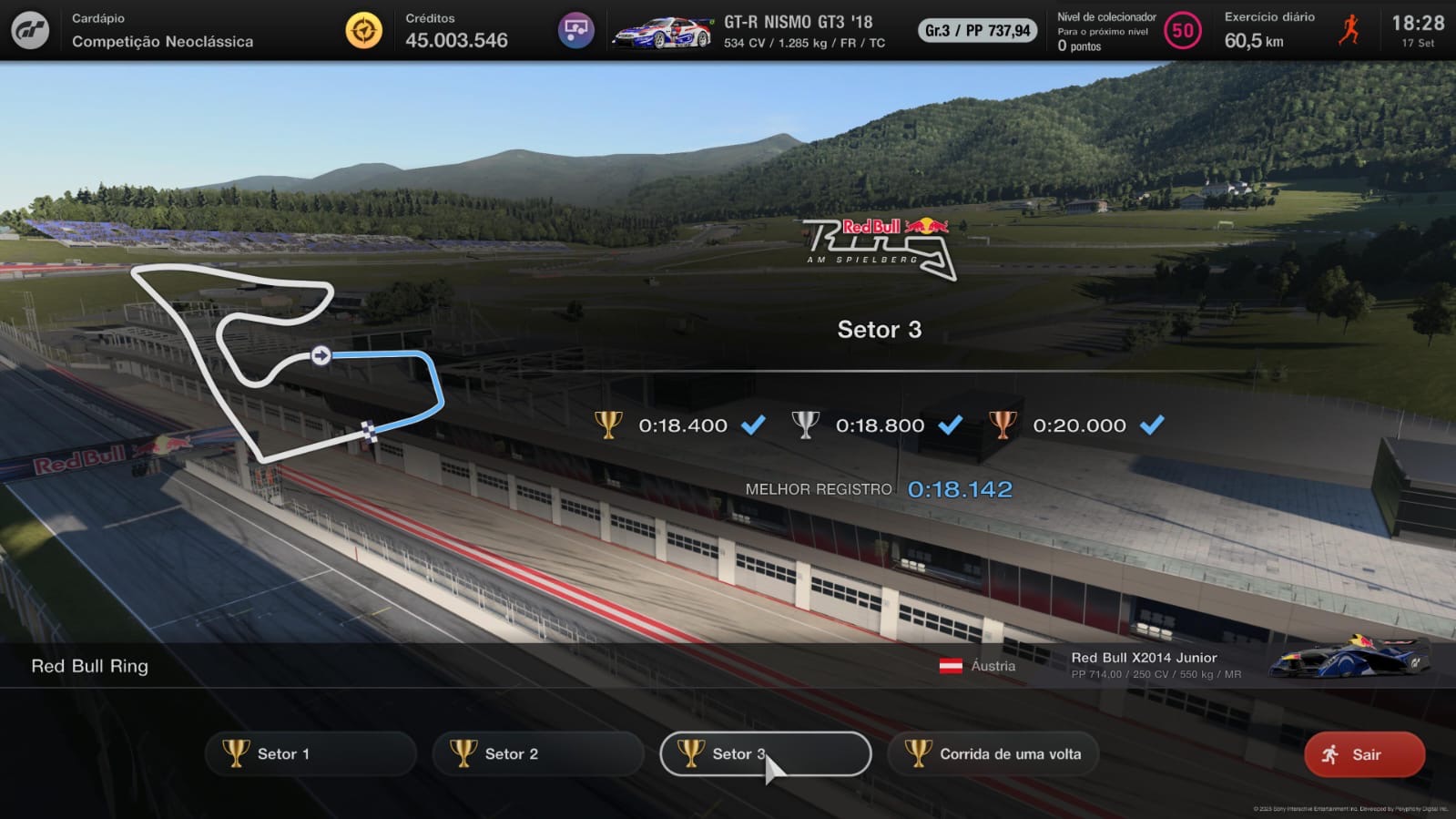
Task: Switch to the Setor 2 challenge
Action: tap(537, 753)
